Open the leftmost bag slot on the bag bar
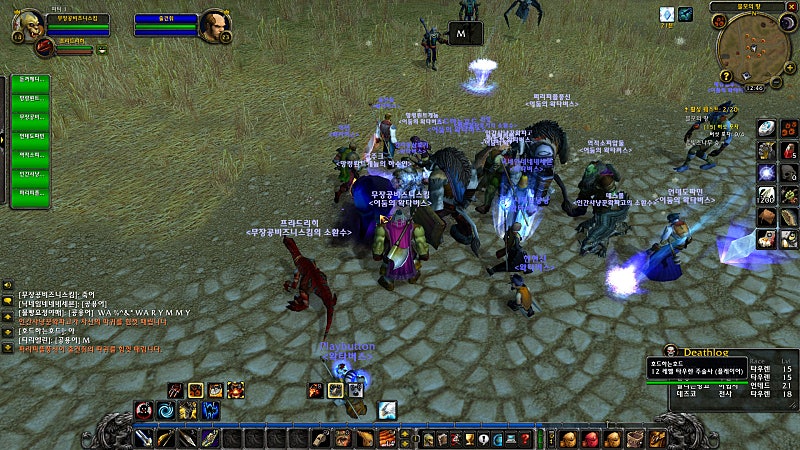The image size is (800, 450). tap(566, 439)
